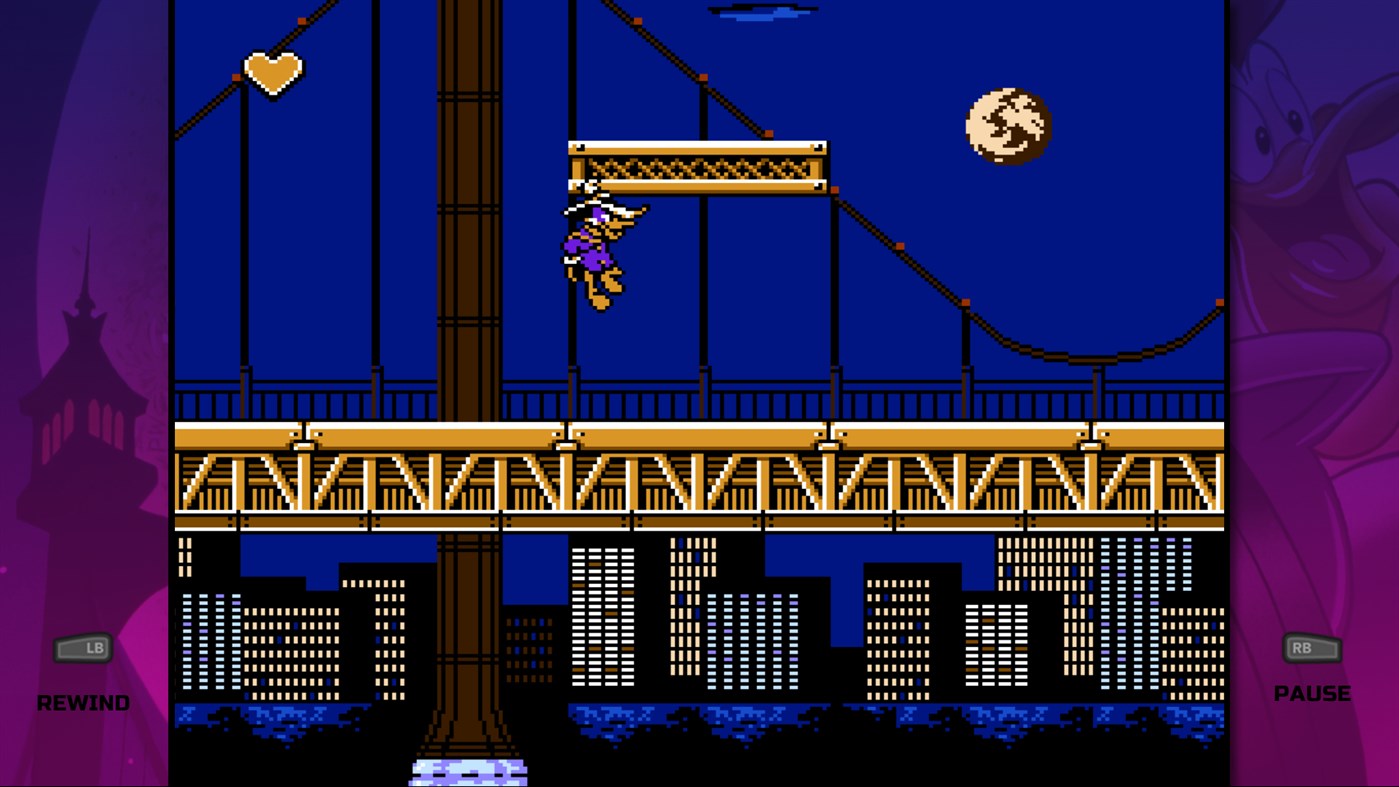Click the LB shoulder button icon
Image resolution: width=1399 pixels, height=787 pixels.
84,648
